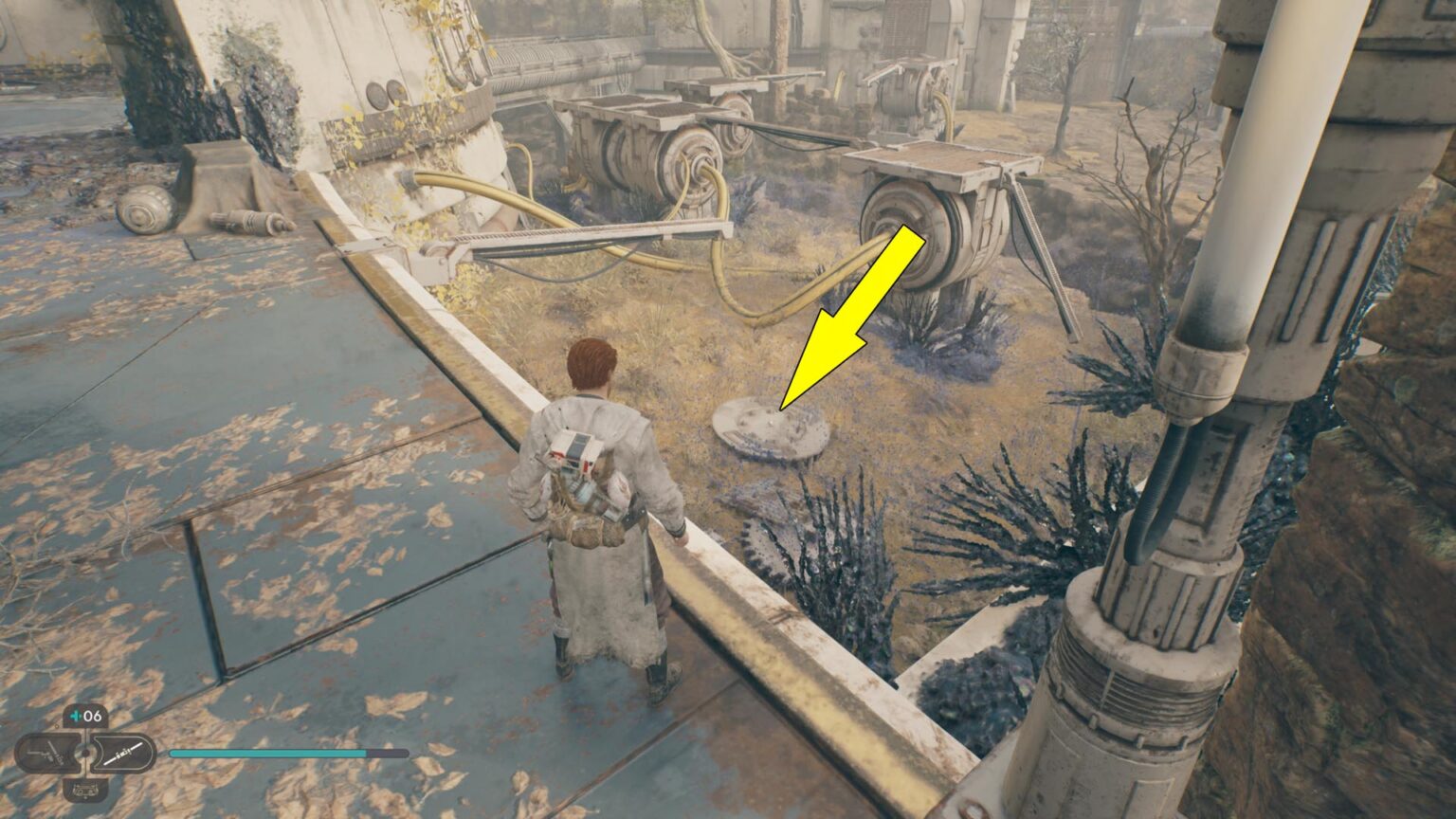
Task: Click the crosshair center of the stance selector
Action: tap(85, 752)
